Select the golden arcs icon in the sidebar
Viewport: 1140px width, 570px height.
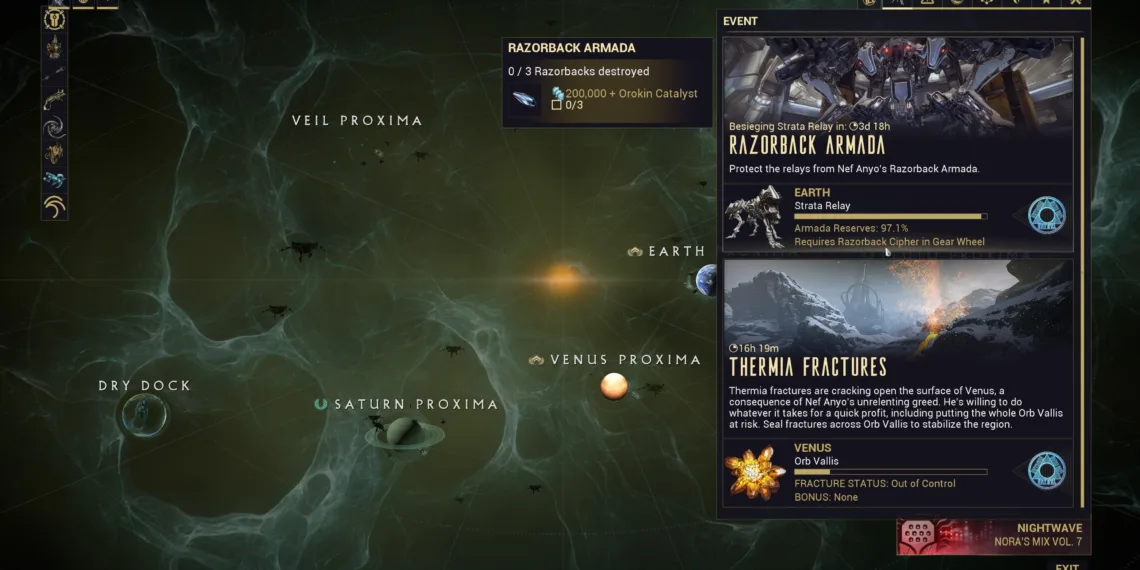55,206
